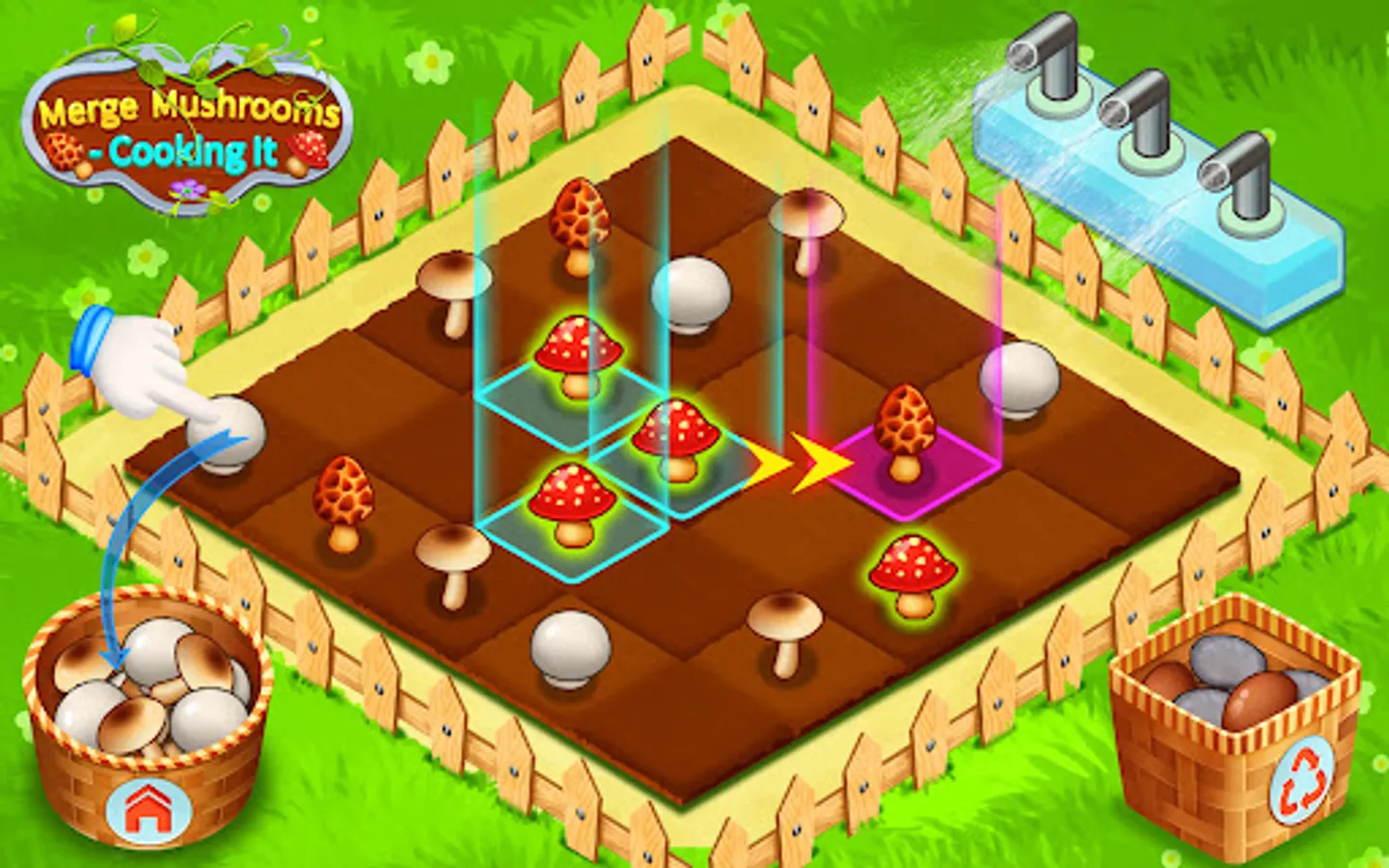
Task: Tap the white mushroom on the right edge of plot
Action: [1018, 378]
